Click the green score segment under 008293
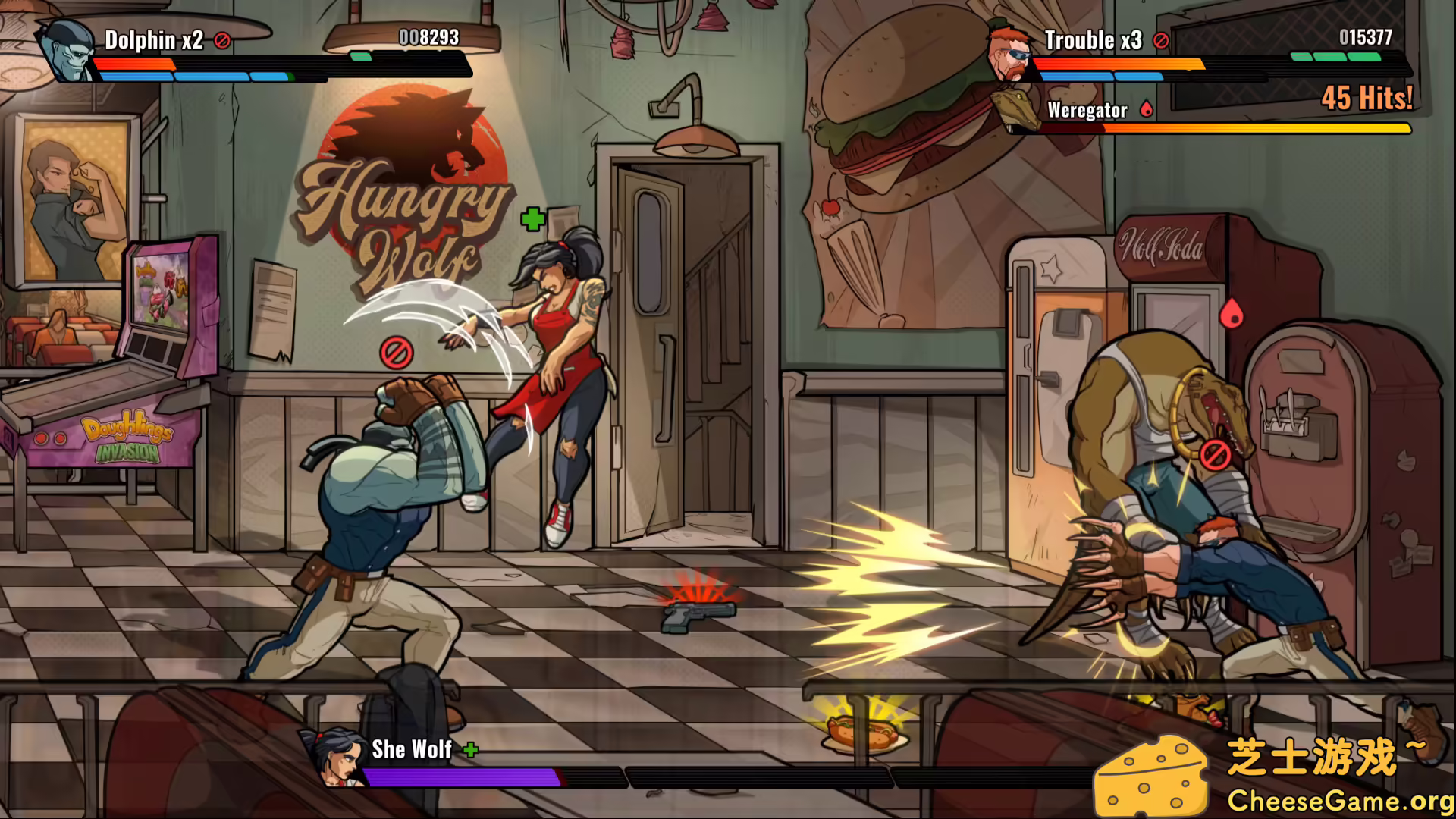This screenshot has height=819, width=1456. (x=362, y=55)
